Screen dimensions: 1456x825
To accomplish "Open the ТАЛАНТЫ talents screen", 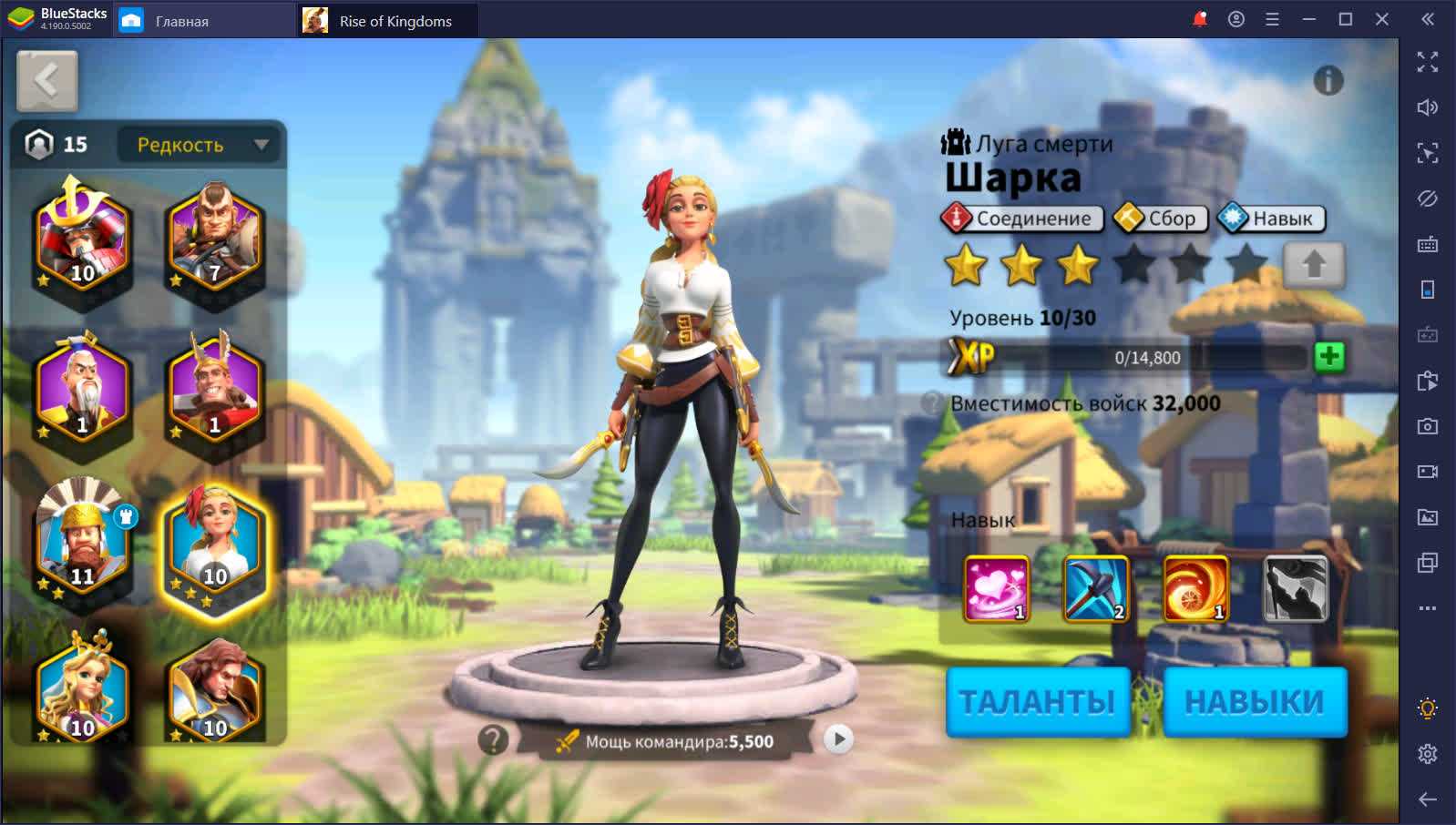I will coord(1038,701).
